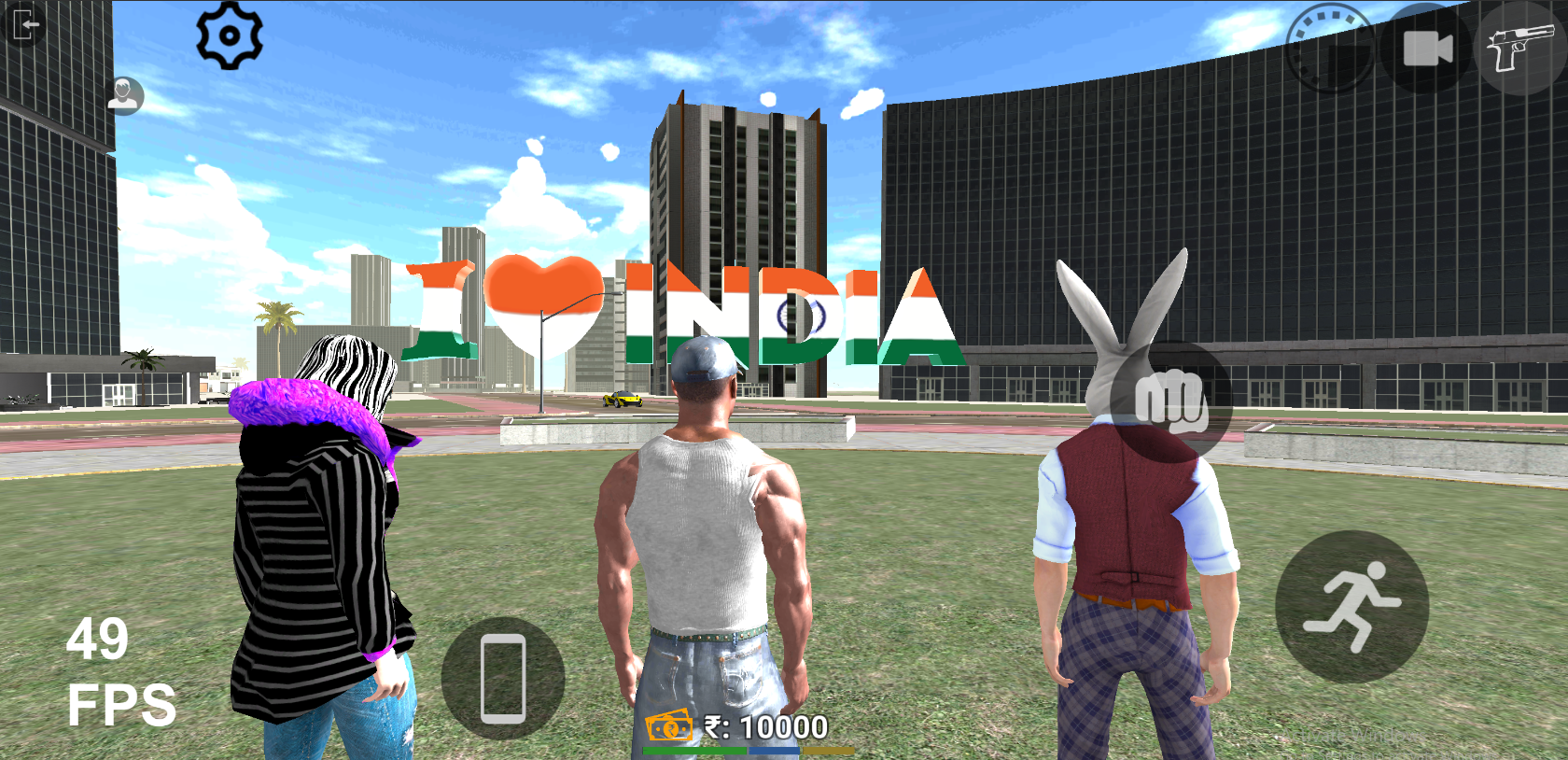Click the yellow car near the sign

(623, 400)
